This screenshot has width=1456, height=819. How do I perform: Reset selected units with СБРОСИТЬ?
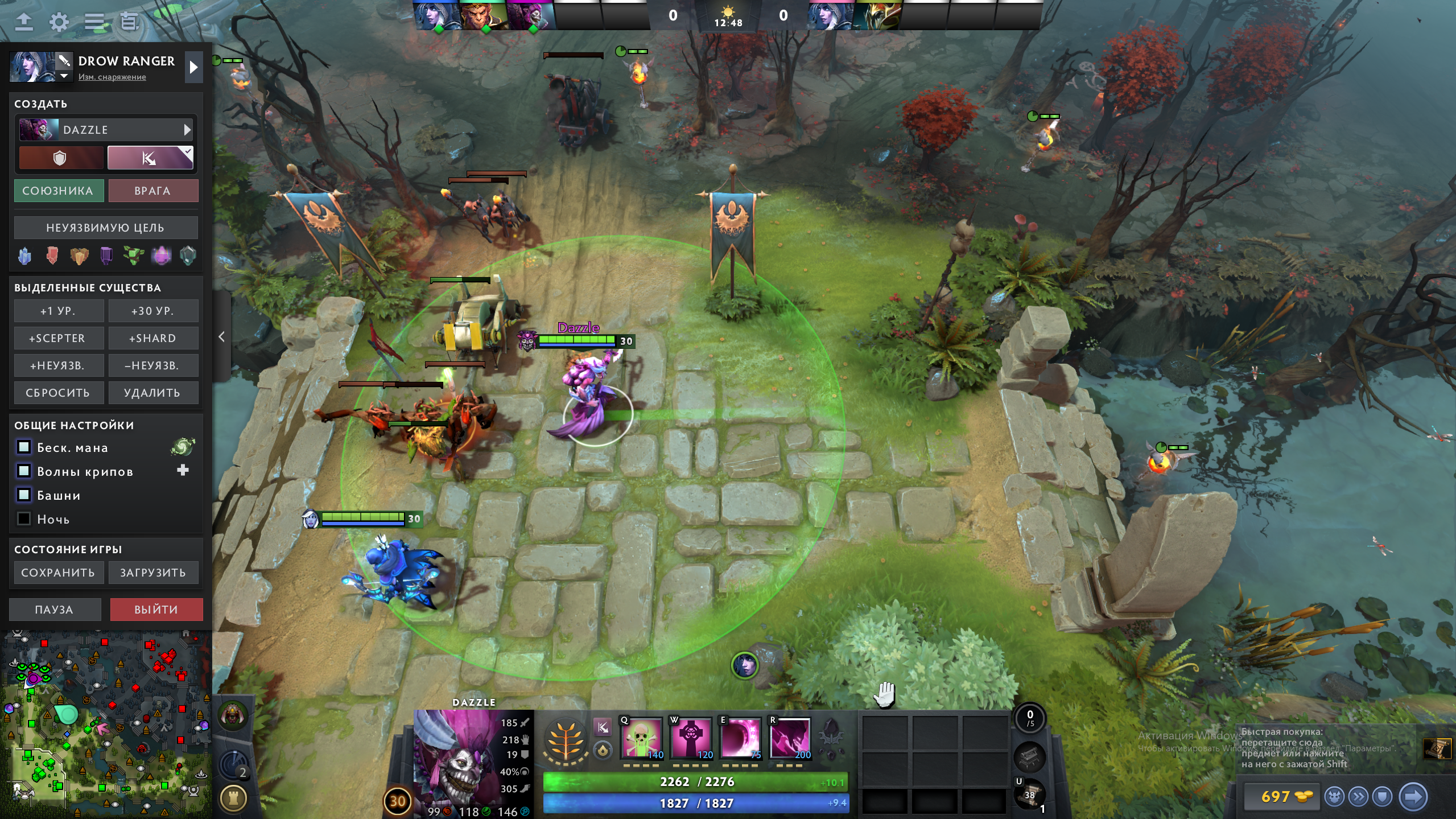click(x=59, y=393)
